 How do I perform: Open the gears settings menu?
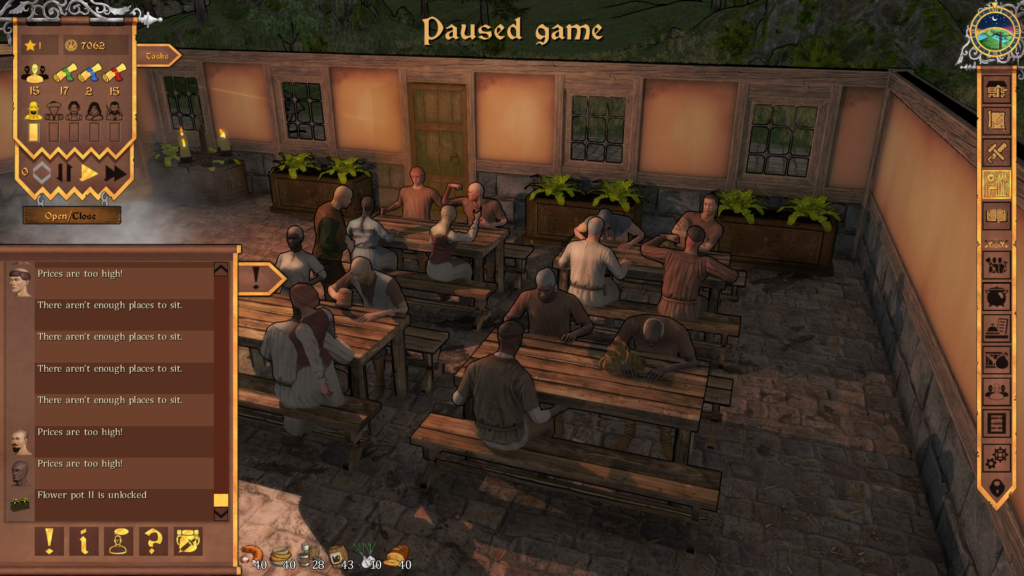point(996,457)
